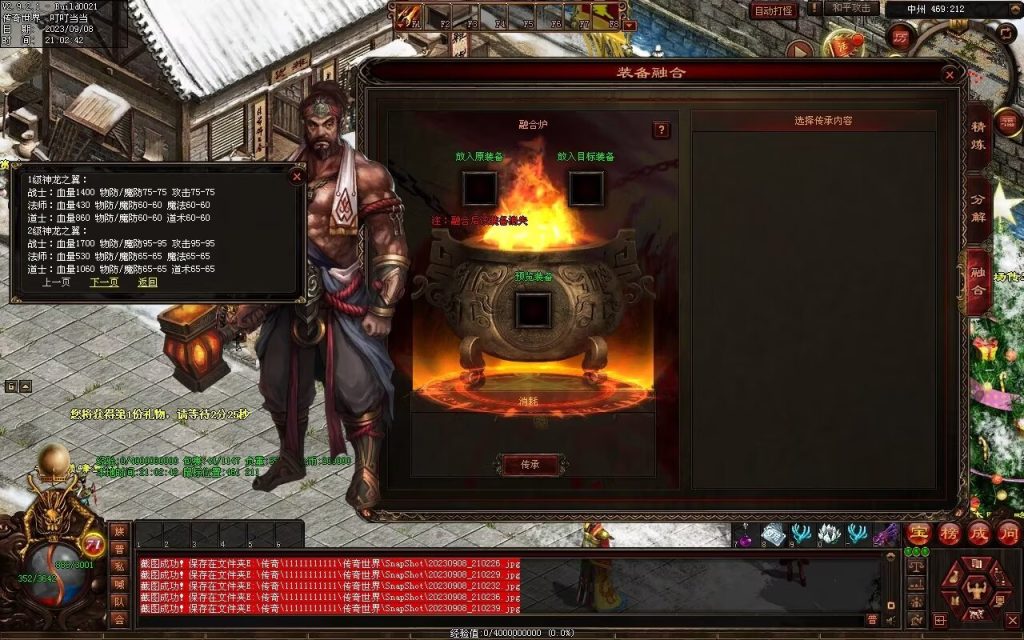The image size is (1024, 640).
Task: Click the 传承 inherit button
Action: 530,464
